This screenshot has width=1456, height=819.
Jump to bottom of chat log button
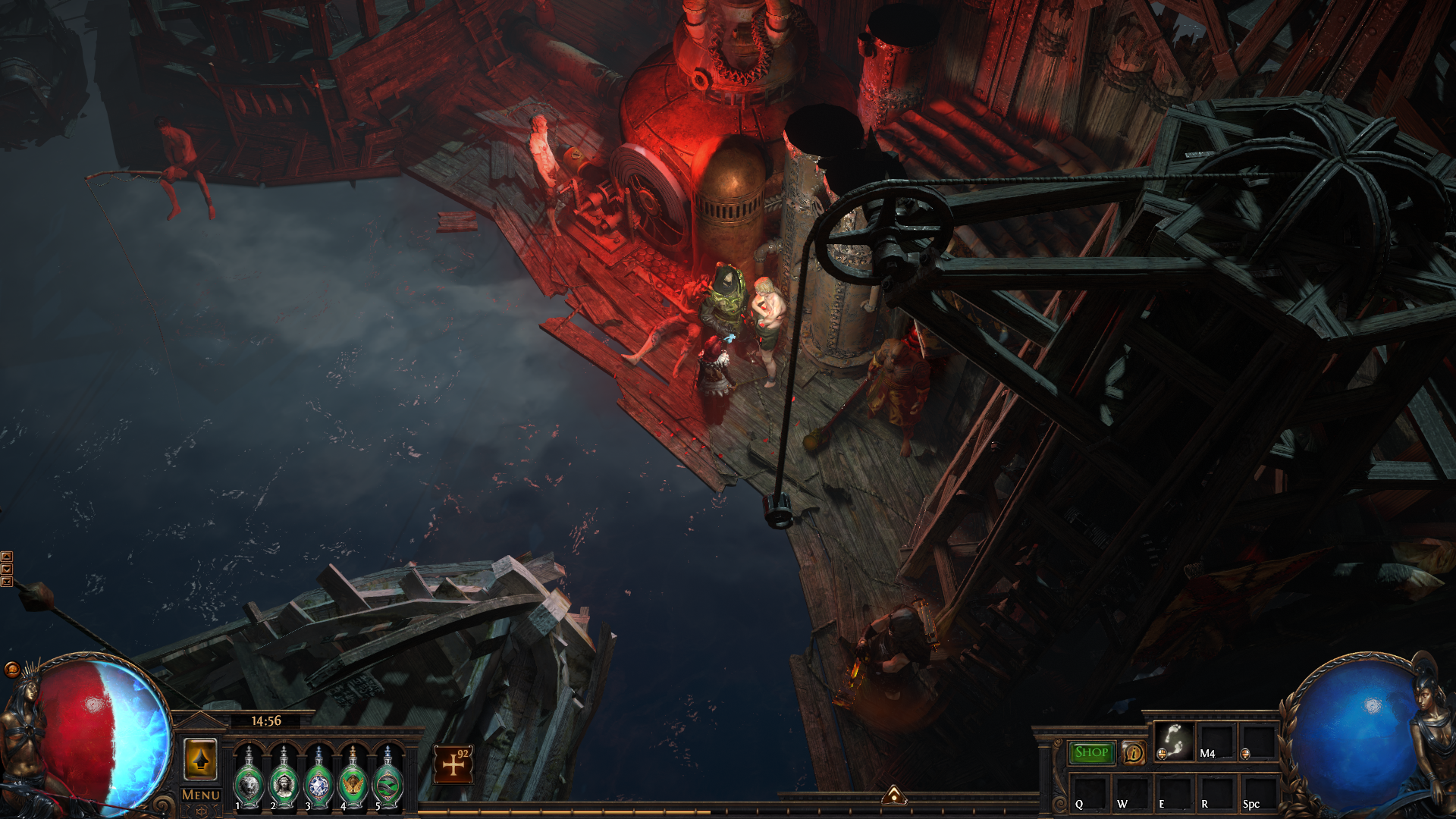point(7,581)
